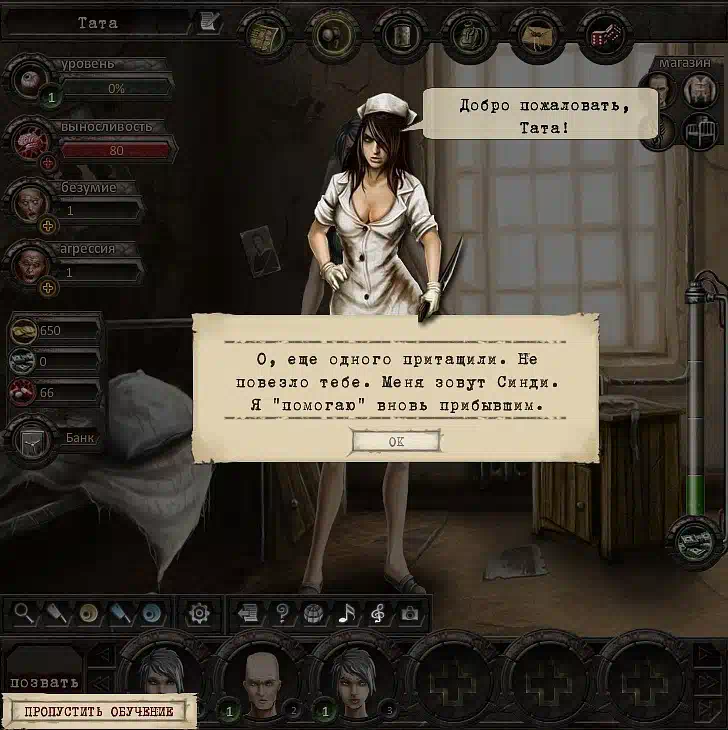Click the gear settings icon

[x=199, y=612]
